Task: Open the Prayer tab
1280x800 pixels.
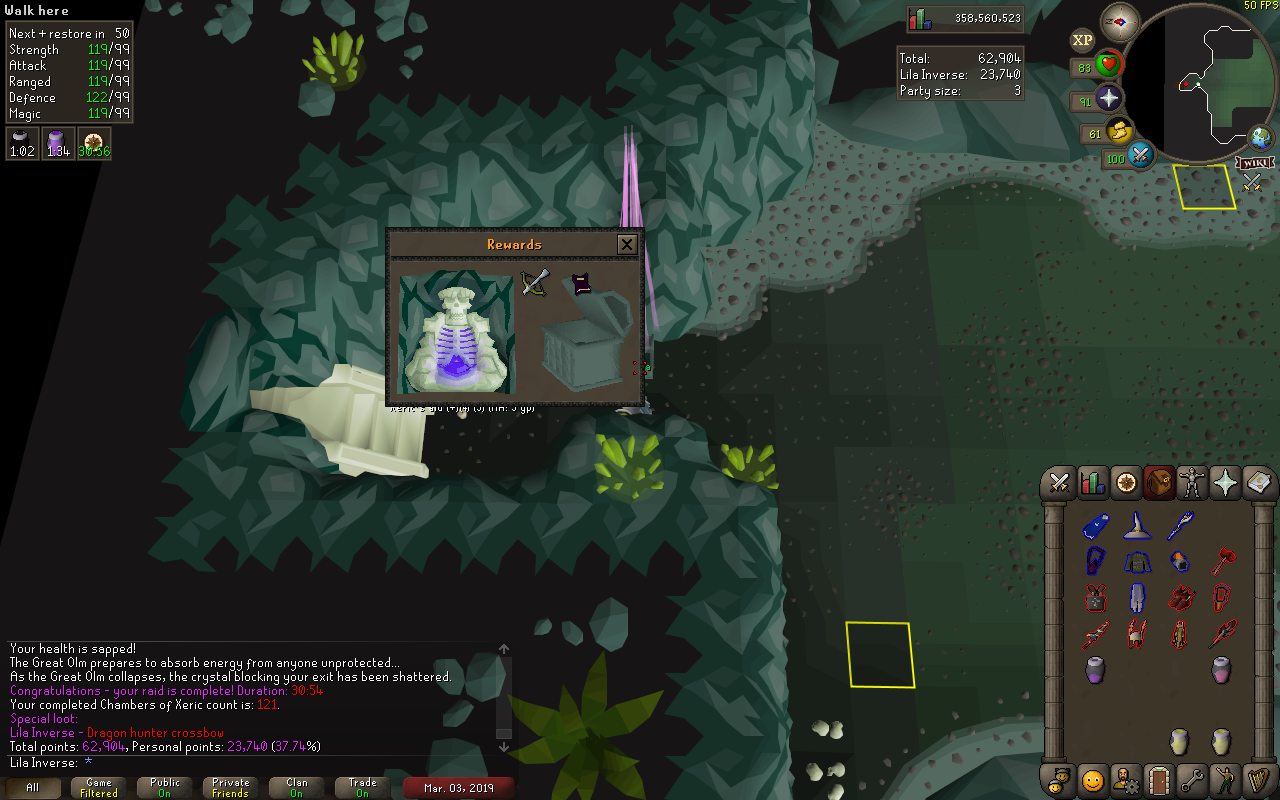Action: tap(1225, 484)
